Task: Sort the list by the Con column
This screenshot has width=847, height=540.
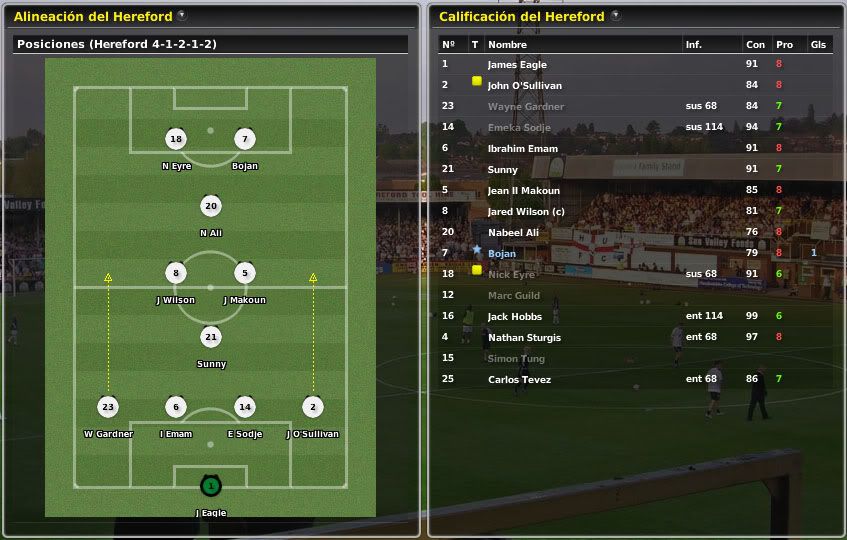Action: [x=755, y=45]
